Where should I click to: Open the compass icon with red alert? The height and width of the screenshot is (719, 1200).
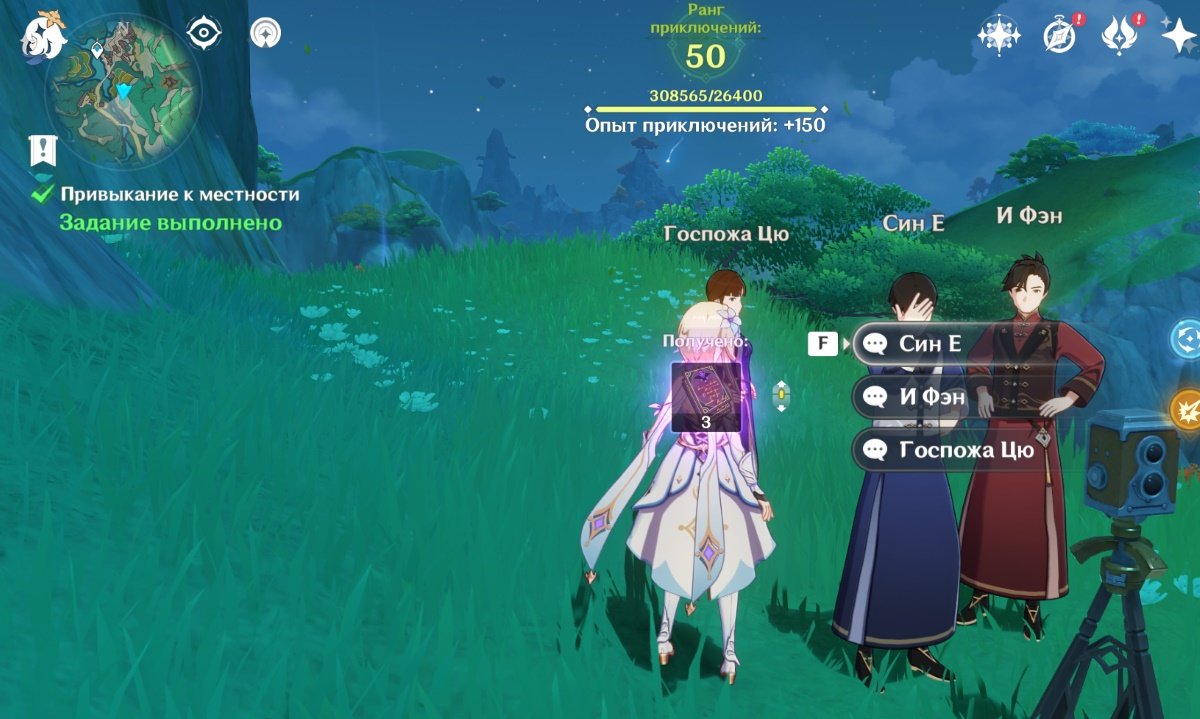(x=1059, y=36)
